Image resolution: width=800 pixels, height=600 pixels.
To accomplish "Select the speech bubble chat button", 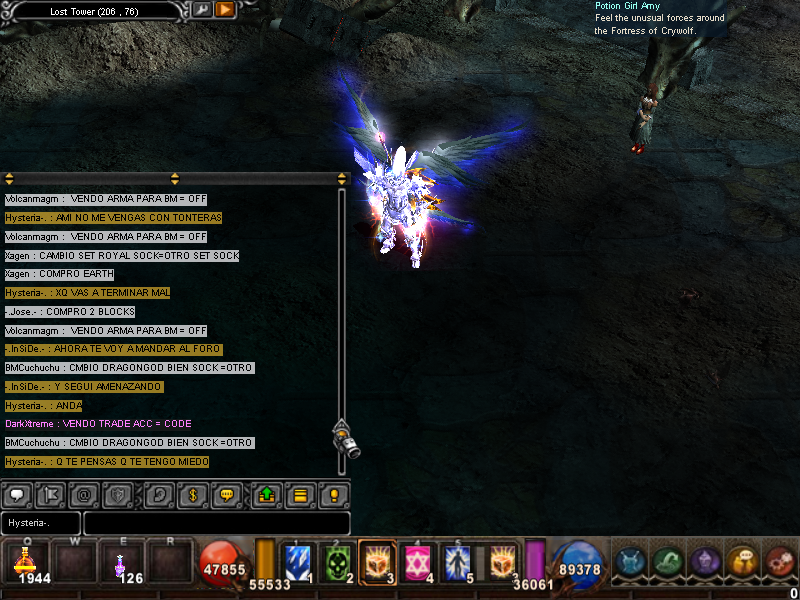I will coord(17,494).
